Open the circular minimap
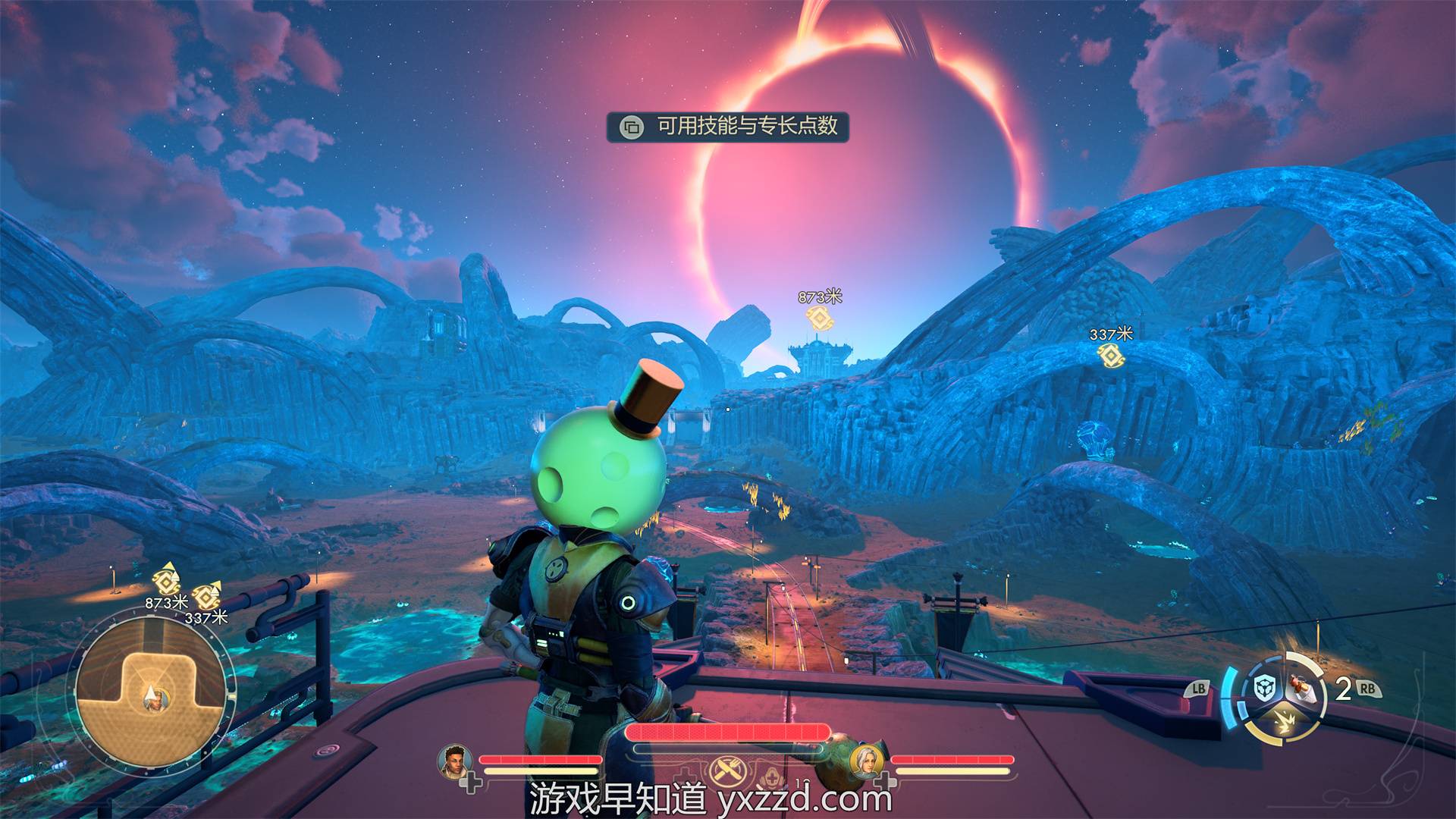Image resolution: width=1456 pixels, height=819 pixels. 152,694
